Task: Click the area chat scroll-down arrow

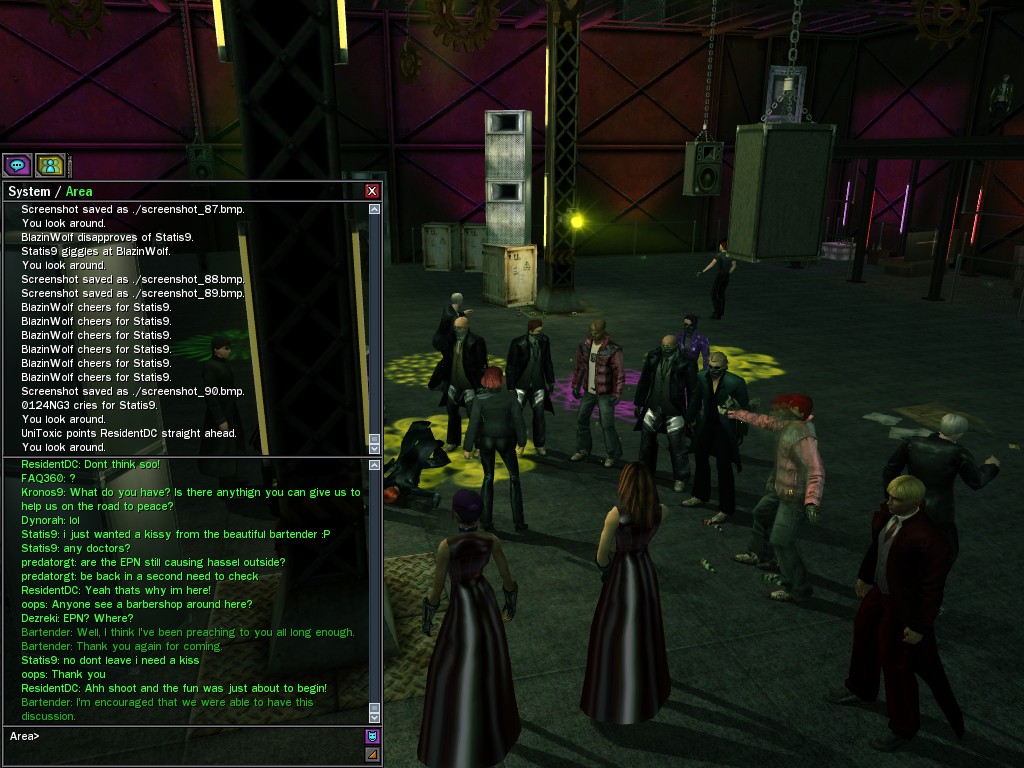Action: [375, 717]
